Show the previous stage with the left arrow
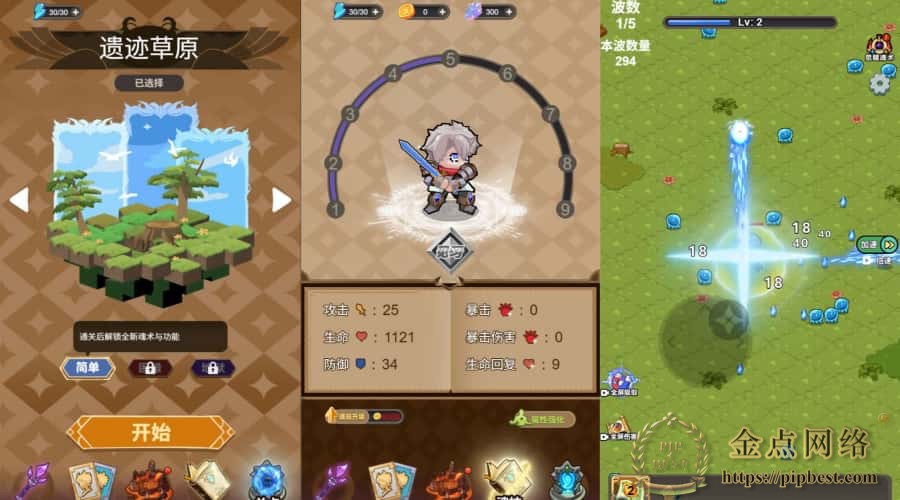 19,199
